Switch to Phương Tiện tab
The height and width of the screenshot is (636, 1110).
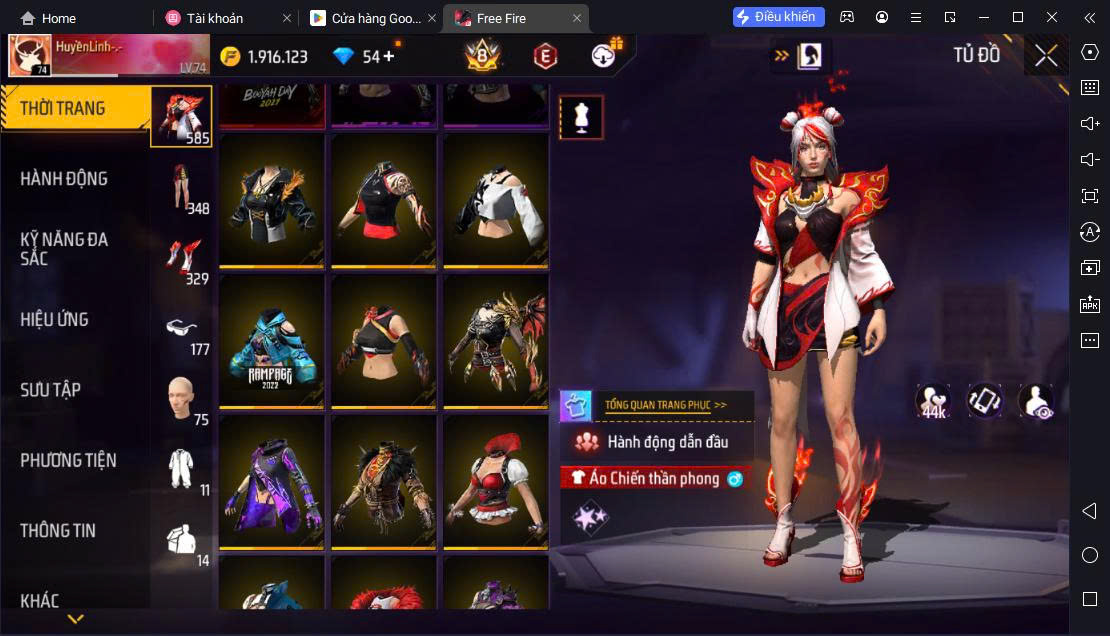point(68,460)
